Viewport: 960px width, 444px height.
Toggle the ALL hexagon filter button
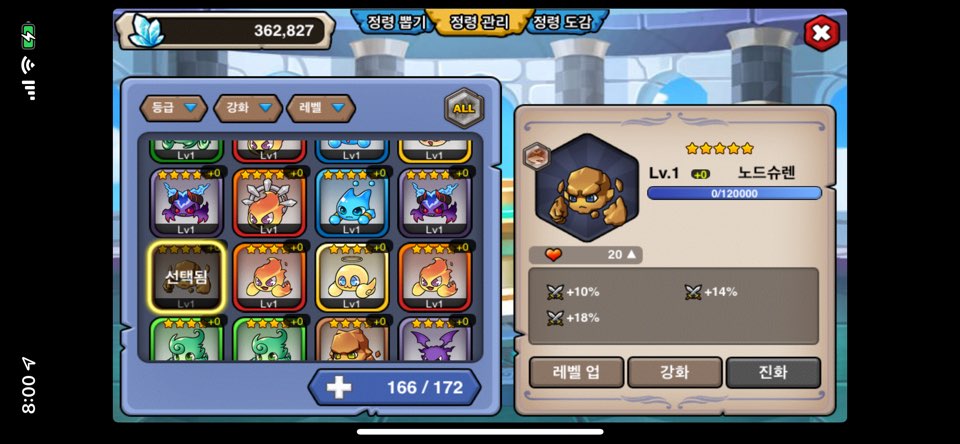point(464,108)
